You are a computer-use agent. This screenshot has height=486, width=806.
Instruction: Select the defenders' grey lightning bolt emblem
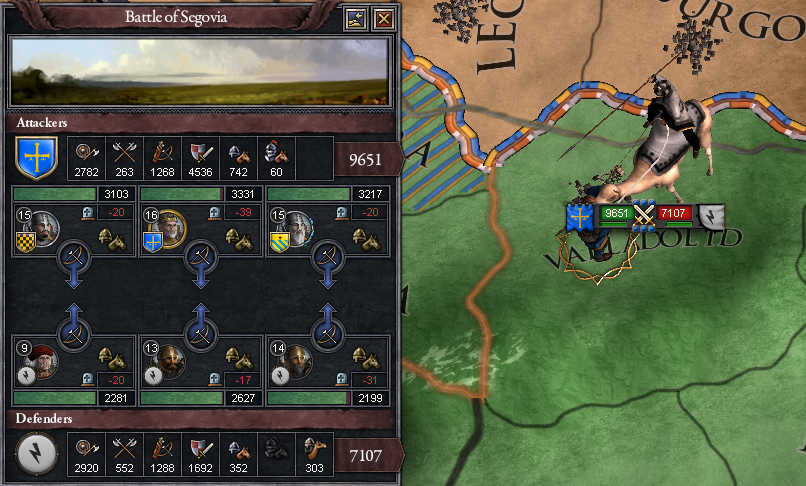(37, 454)
